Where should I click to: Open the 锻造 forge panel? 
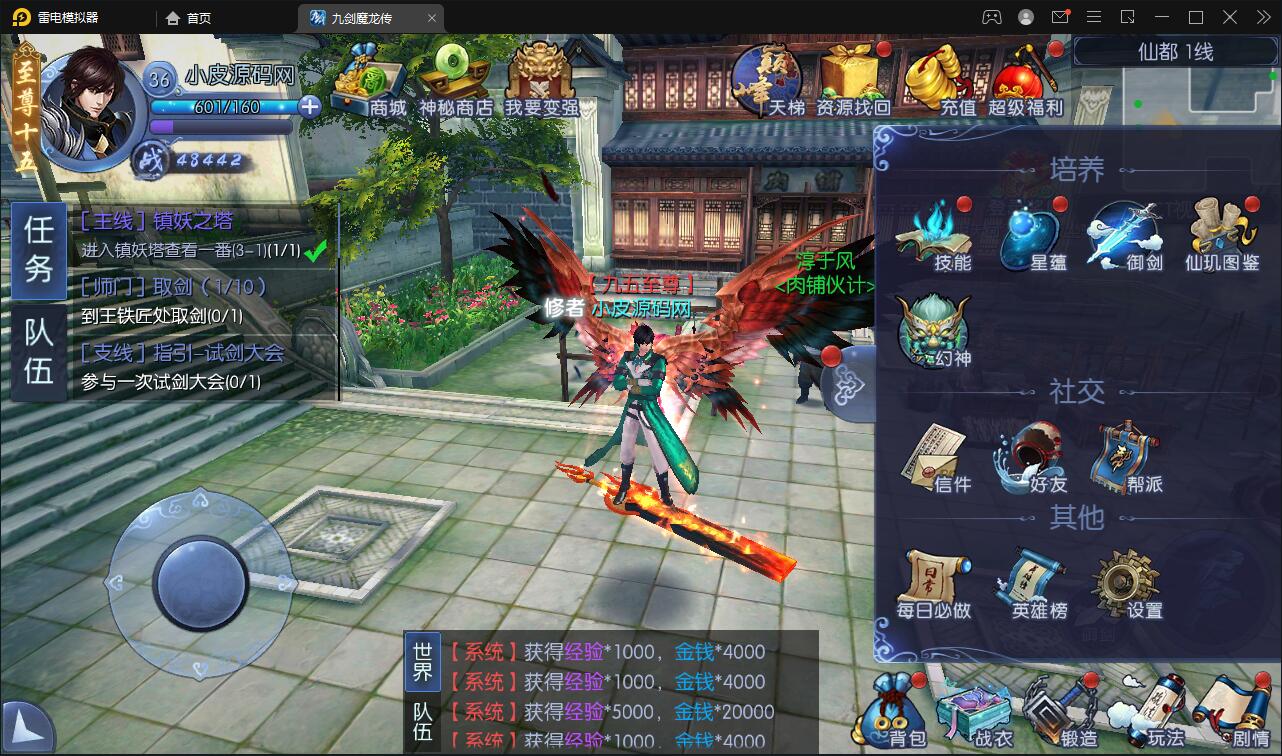pyautogui.click(x=1052, y=710)
